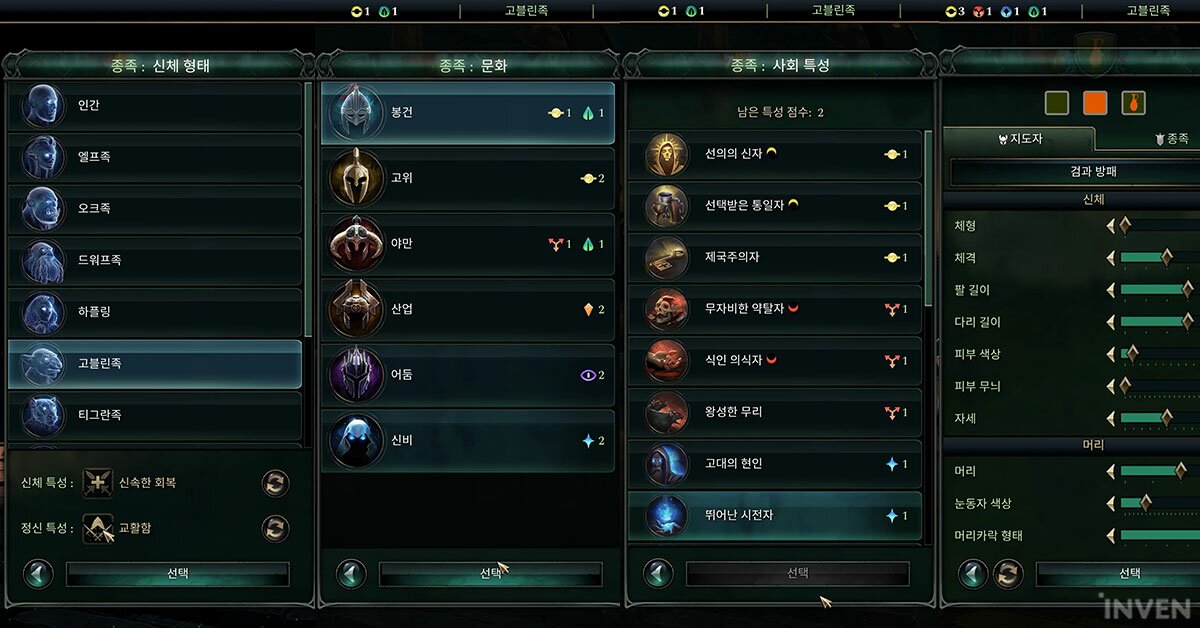The height and width of the screenshot is (628, 1200).
Task: Select the 인간 body form
Action: point(155,106)
